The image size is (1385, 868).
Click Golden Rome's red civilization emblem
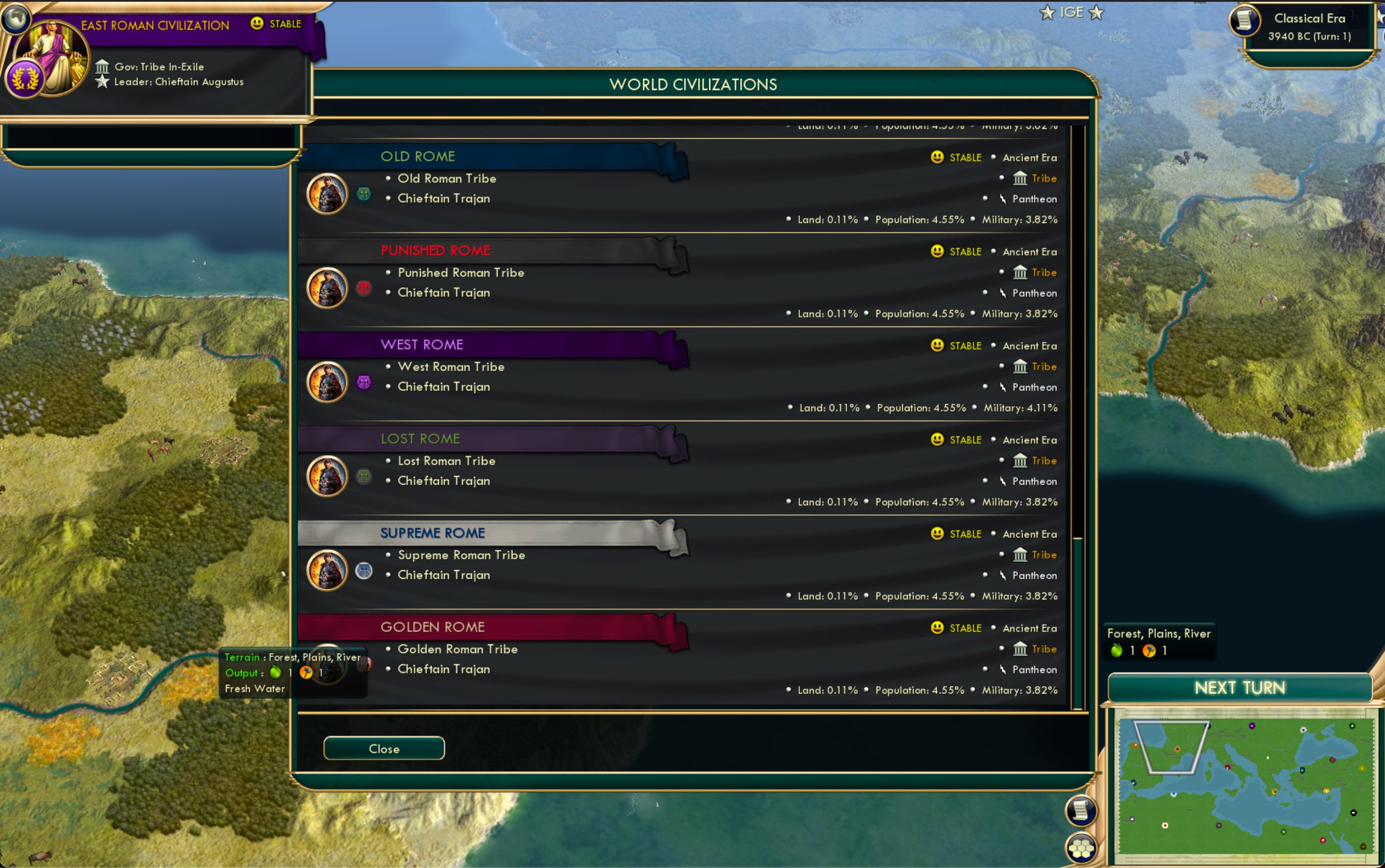[364, 665]
